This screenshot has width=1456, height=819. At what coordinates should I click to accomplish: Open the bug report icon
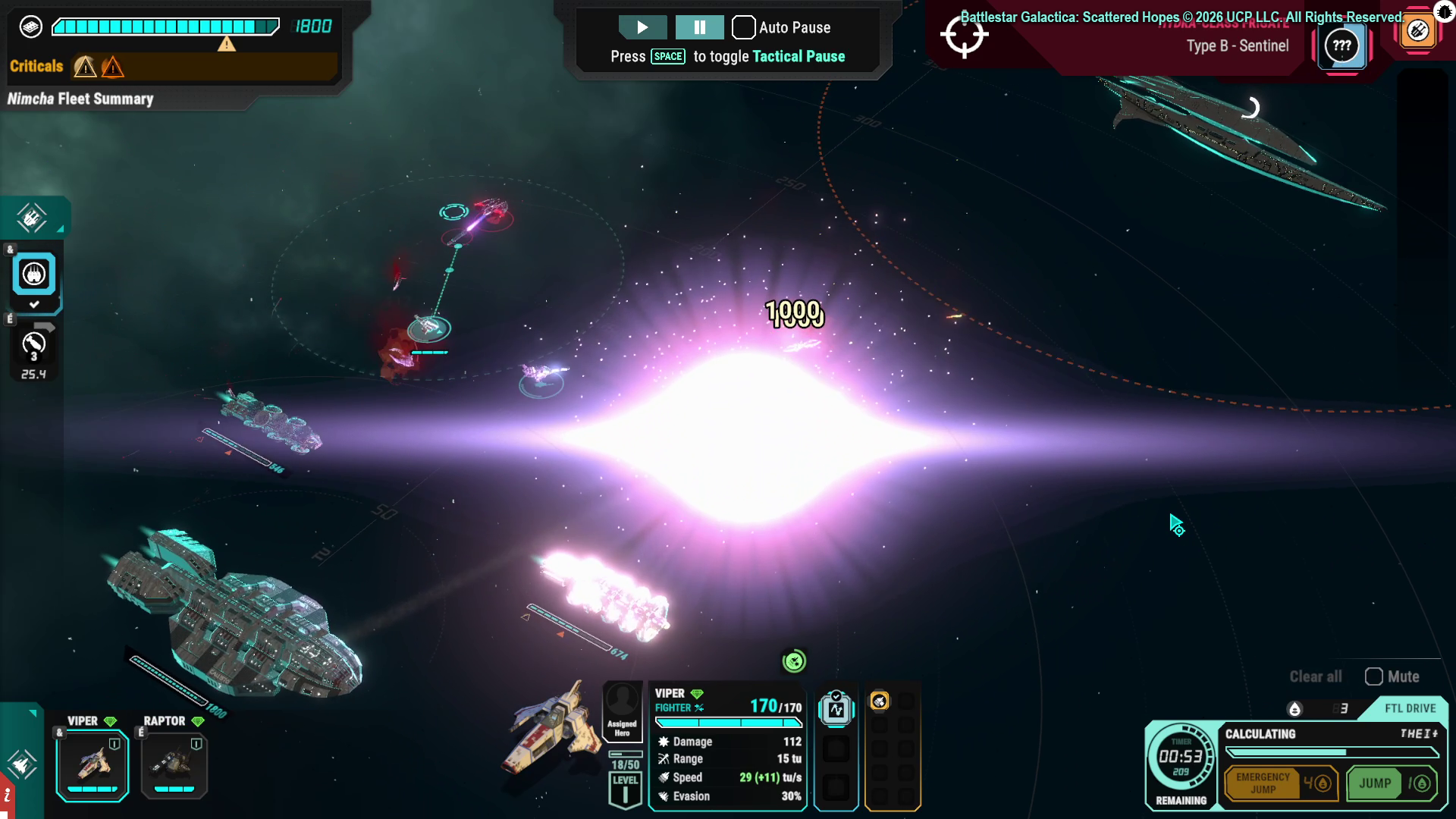(x=1444, y=11)
